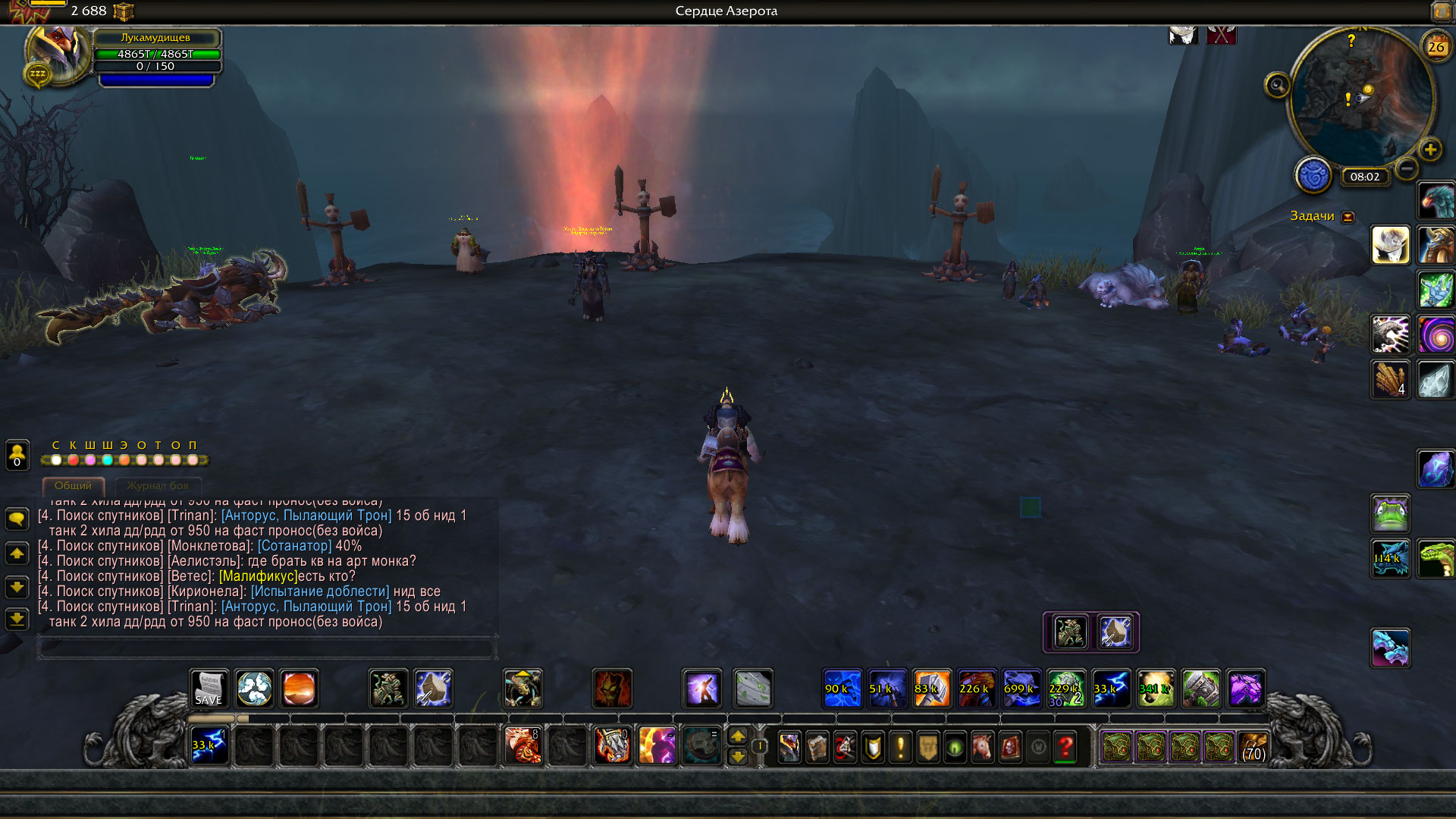1456x819 pixels.
Task: Open the calendar button showing 26
Action: 1436,47
